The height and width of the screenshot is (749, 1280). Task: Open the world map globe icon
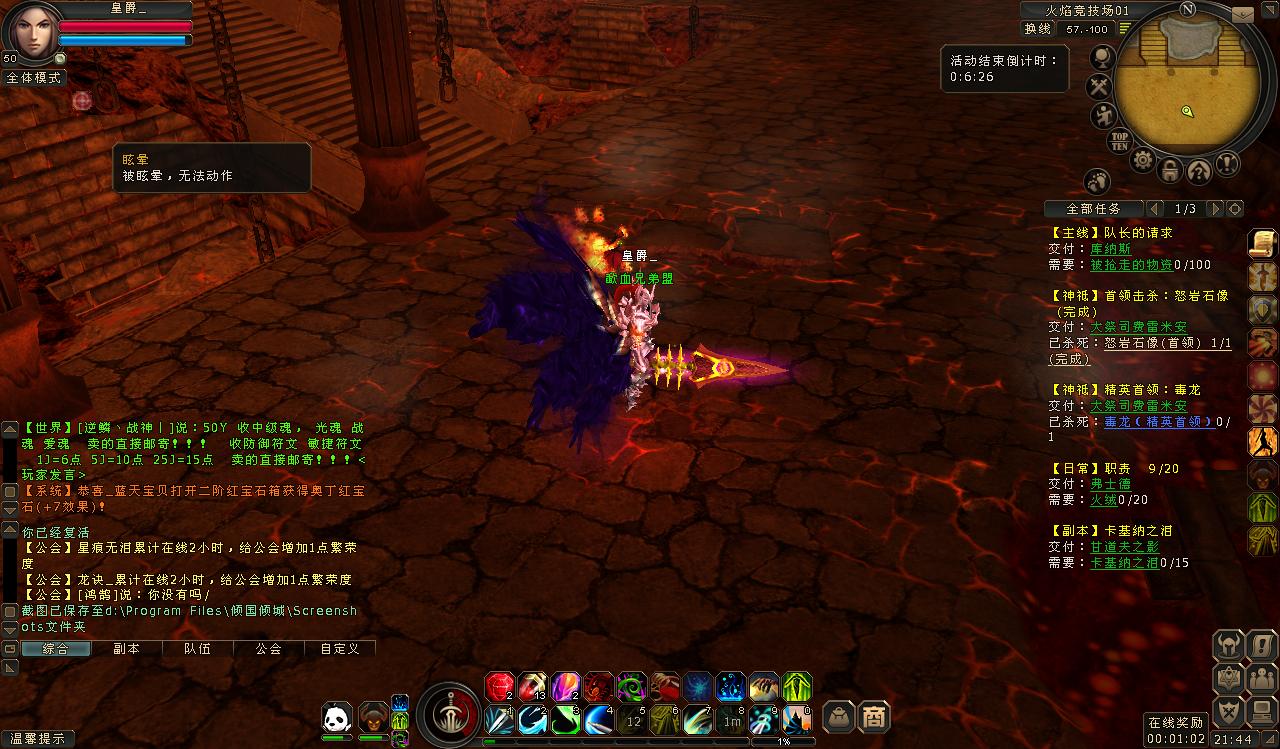pos(1103,56)
